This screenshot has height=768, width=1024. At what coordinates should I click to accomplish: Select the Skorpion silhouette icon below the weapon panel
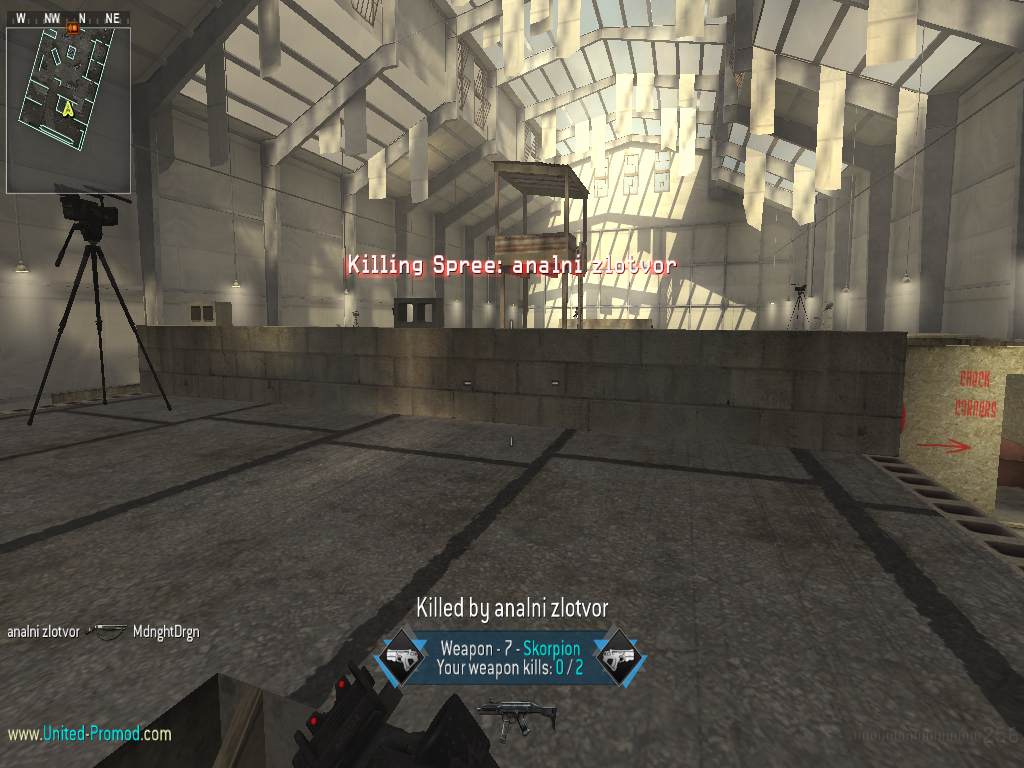click(502, 716)
